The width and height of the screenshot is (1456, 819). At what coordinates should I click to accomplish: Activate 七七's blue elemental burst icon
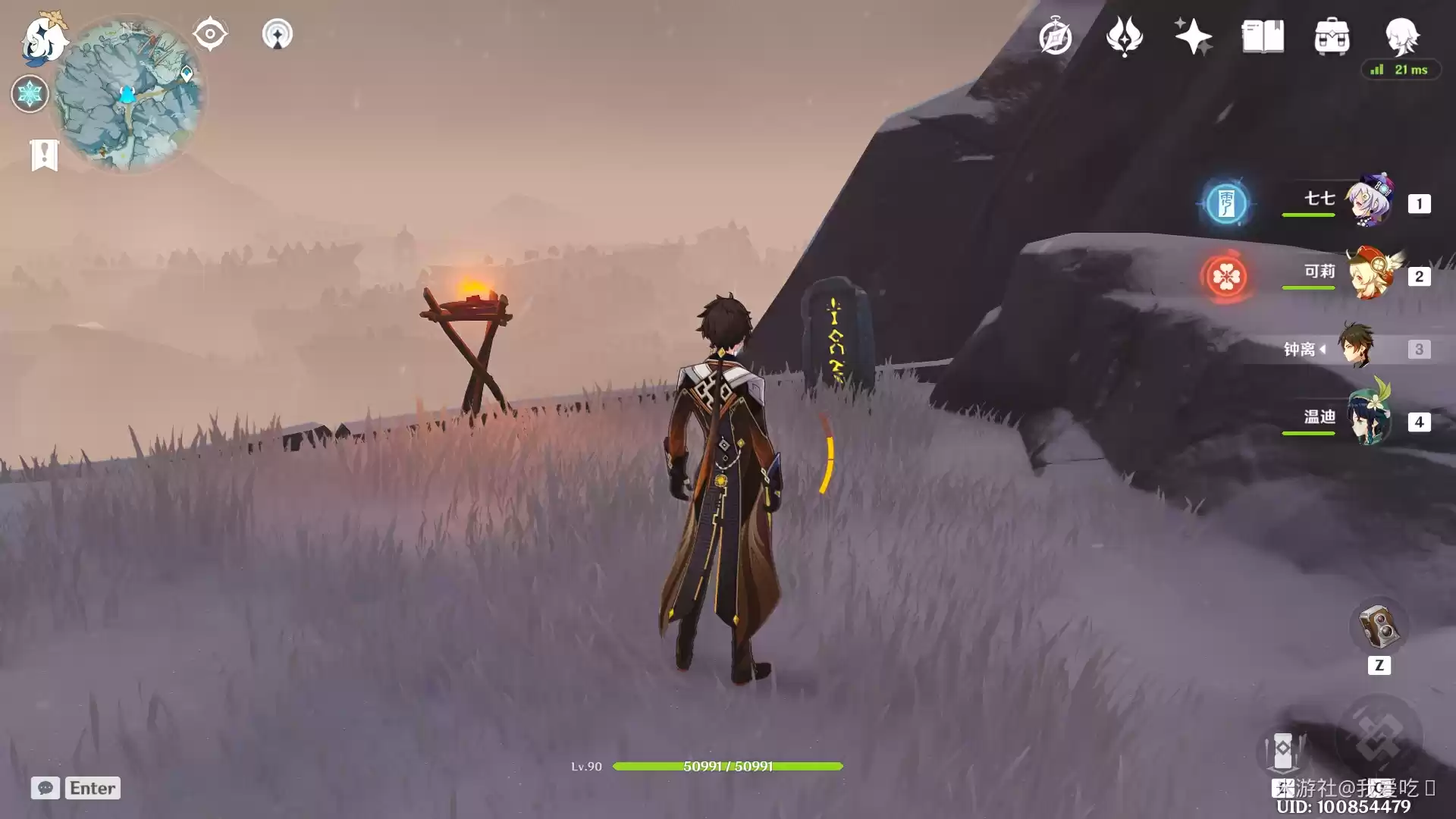[1225, 203]
